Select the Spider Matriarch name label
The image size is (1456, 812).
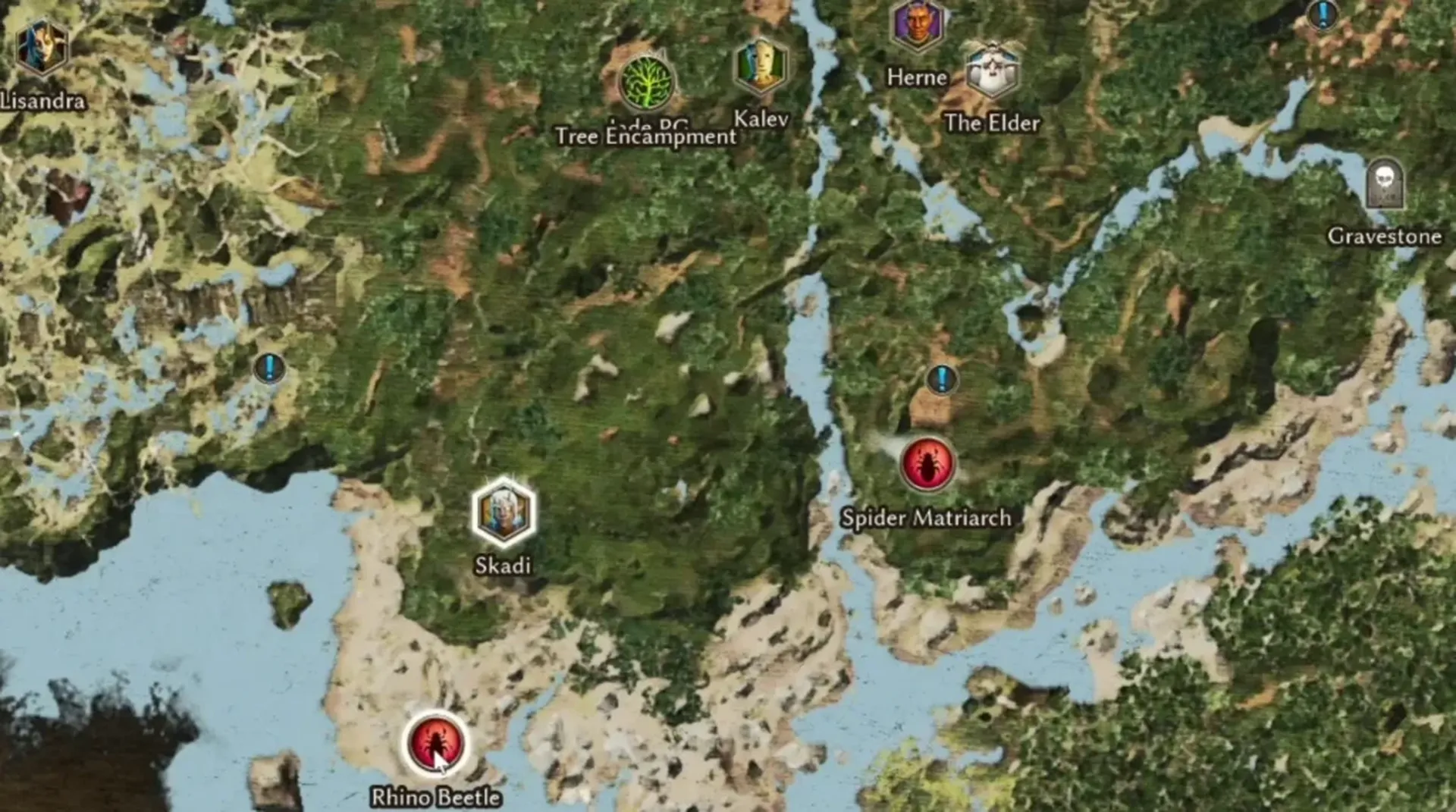click(926, 519)
